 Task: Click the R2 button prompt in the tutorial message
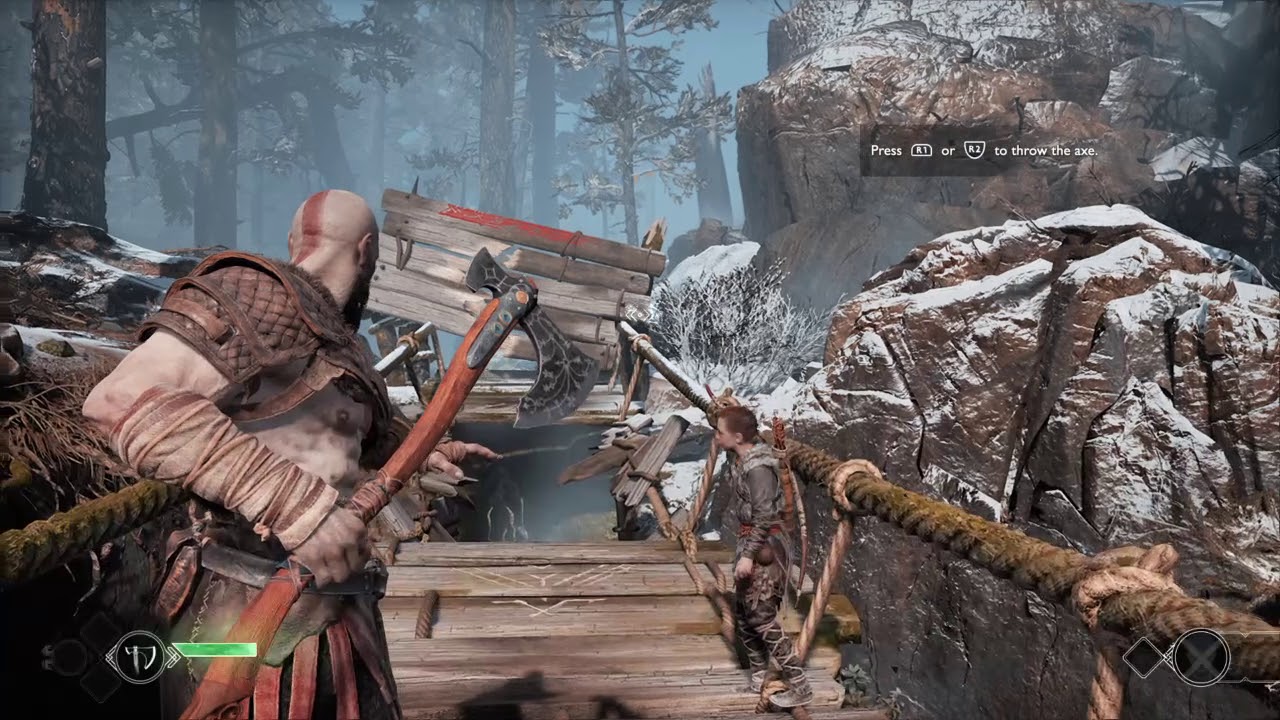975,150
